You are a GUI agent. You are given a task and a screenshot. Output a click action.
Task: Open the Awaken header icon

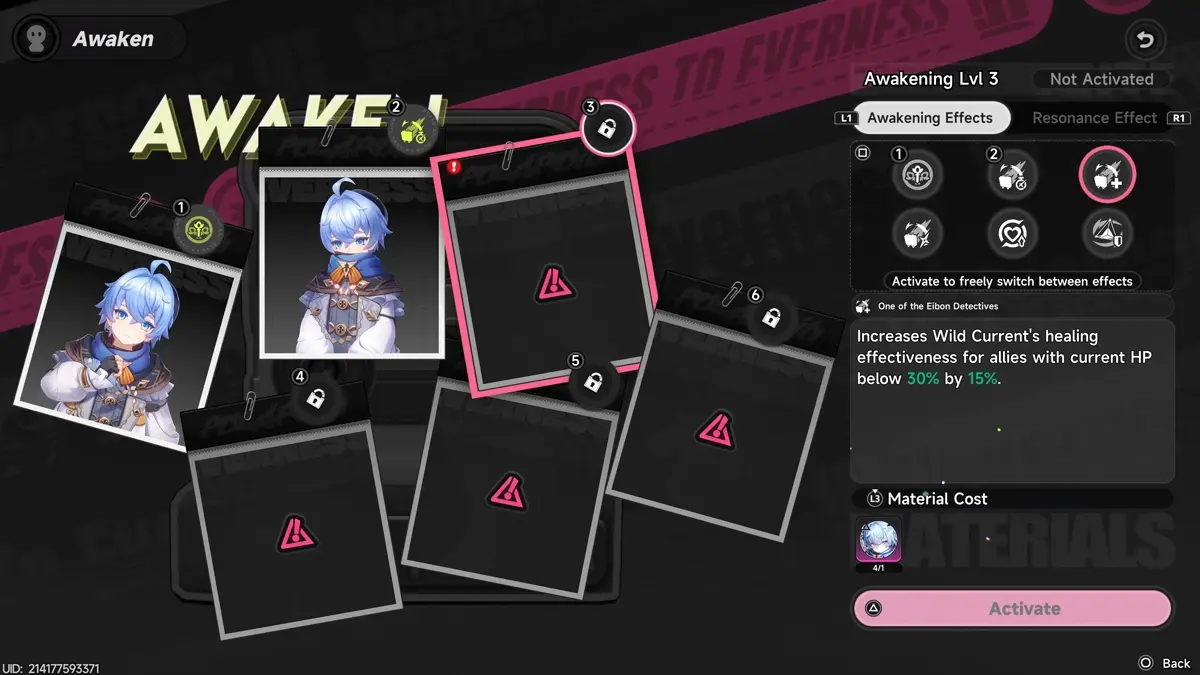[x=36, y=39]
